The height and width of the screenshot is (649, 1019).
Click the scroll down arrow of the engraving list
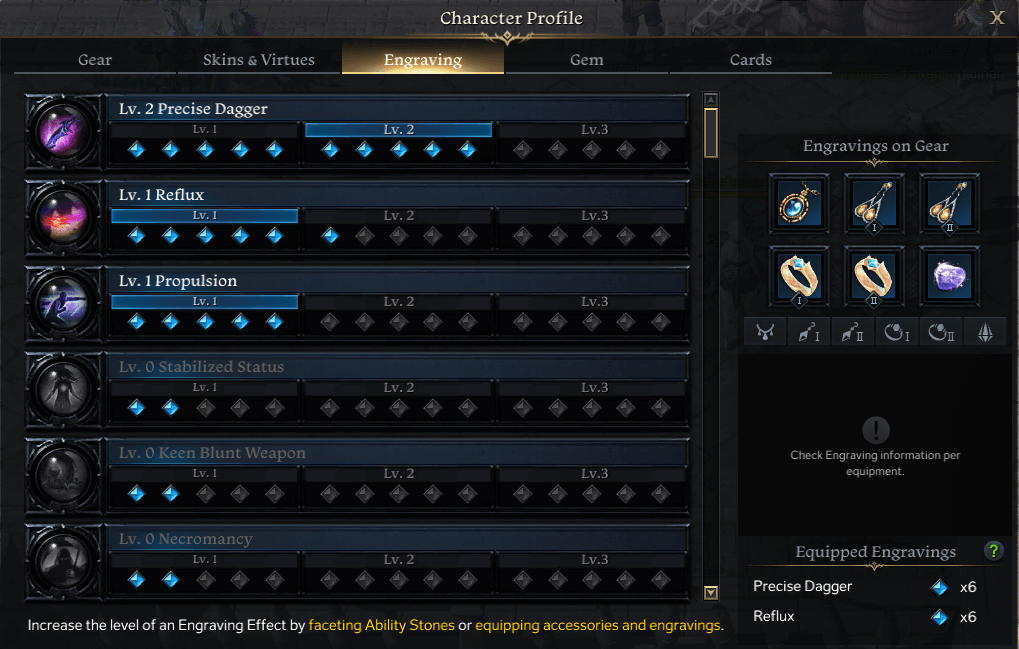(x=711, y=592)
